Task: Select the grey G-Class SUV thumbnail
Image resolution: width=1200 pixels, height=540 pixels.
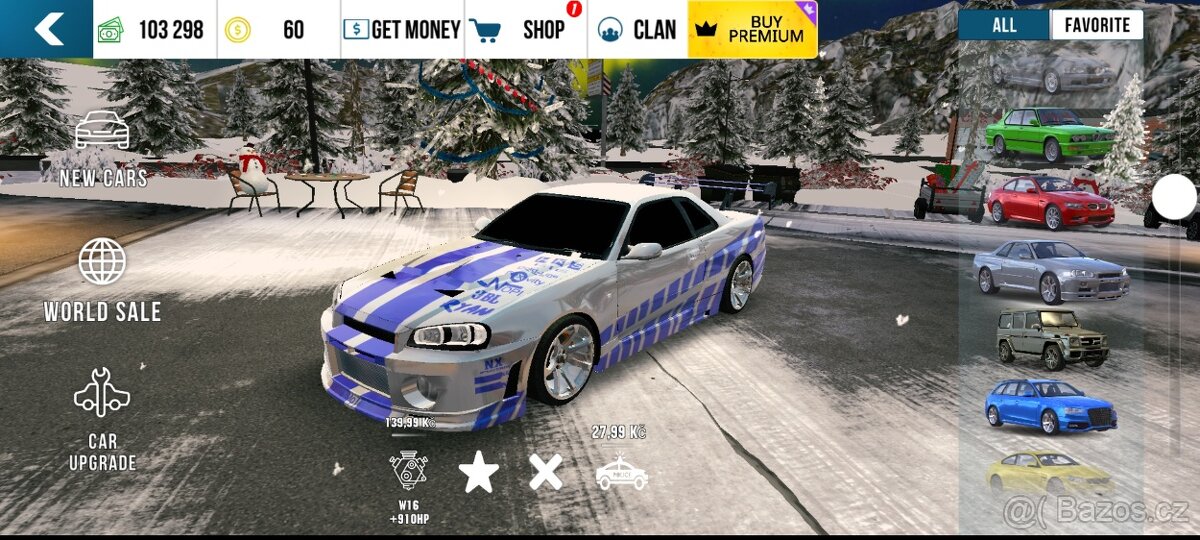Action: tap(1053, 340)
